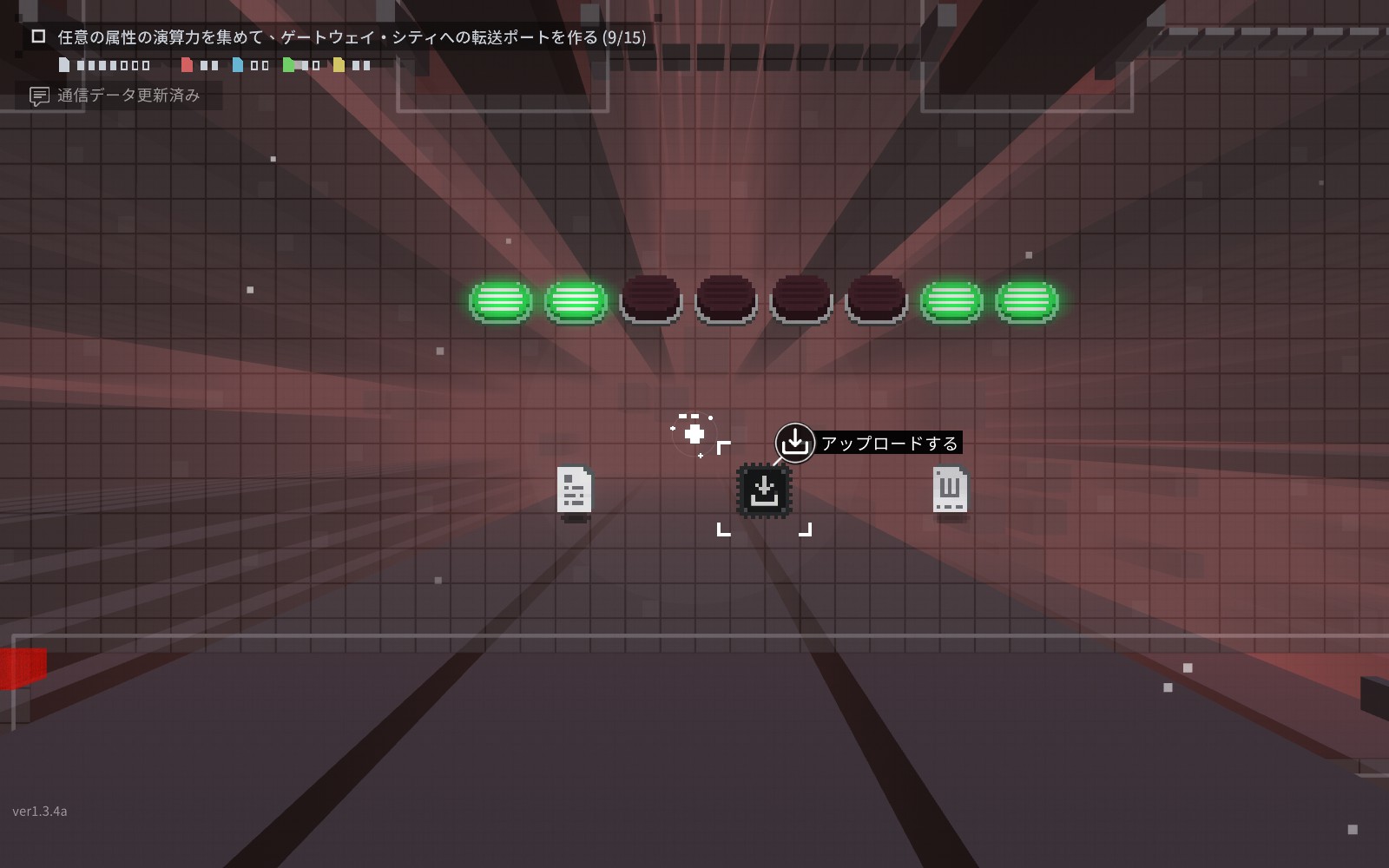Open the 通信データ更新済み notification
The height and width of the screenshot is (868, 1389).
coord(128,95)
